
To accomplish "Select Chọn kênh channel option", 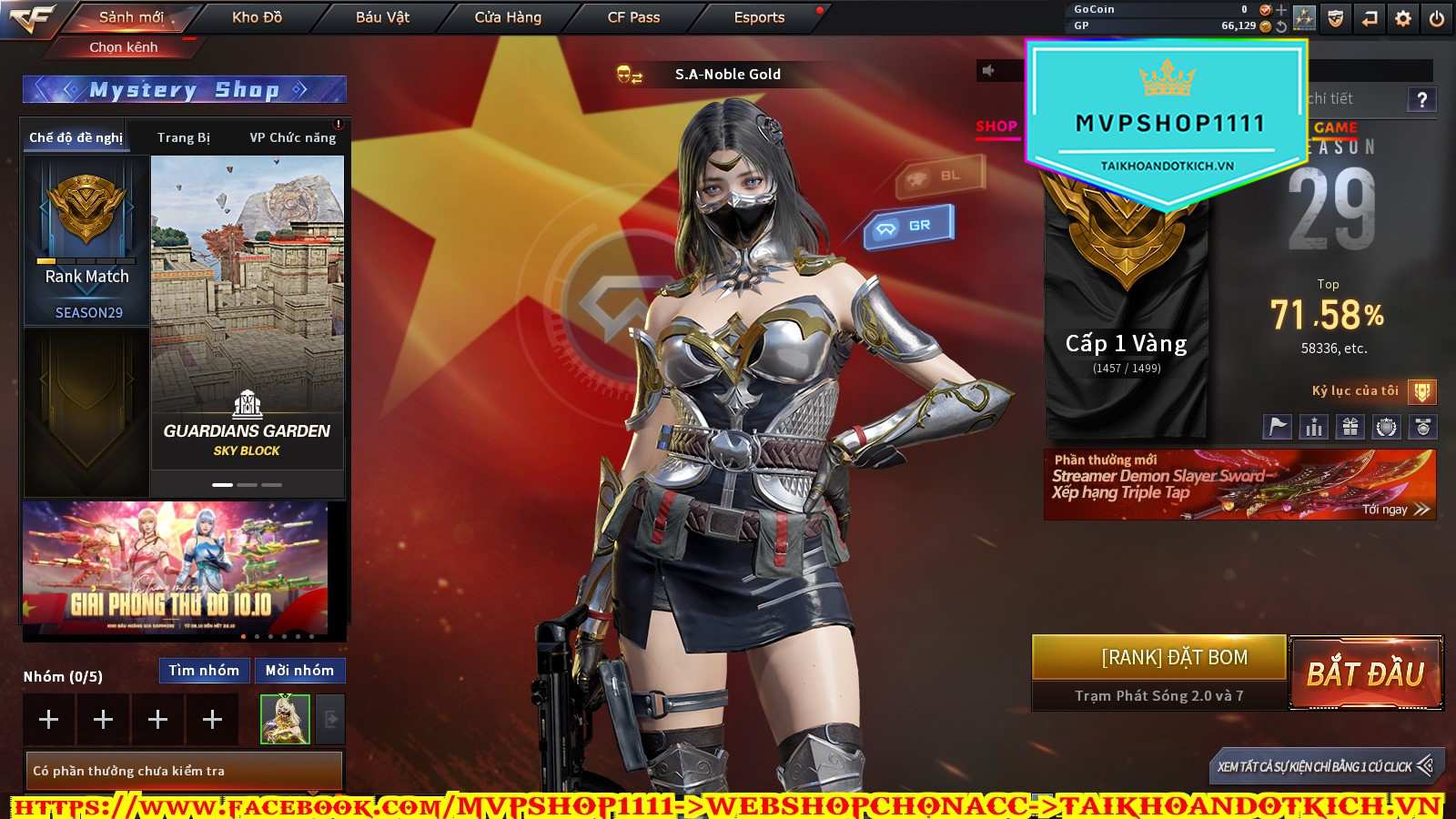I will [124, 47].
